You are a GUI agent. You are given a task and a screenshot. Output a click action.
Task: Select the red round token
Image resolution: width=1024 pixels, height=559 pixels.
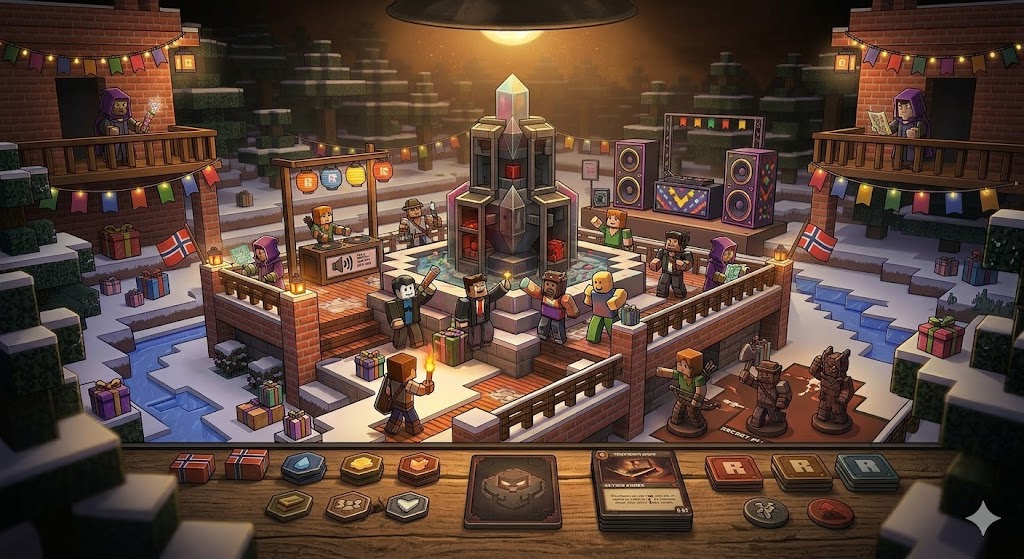coord(829,512)
